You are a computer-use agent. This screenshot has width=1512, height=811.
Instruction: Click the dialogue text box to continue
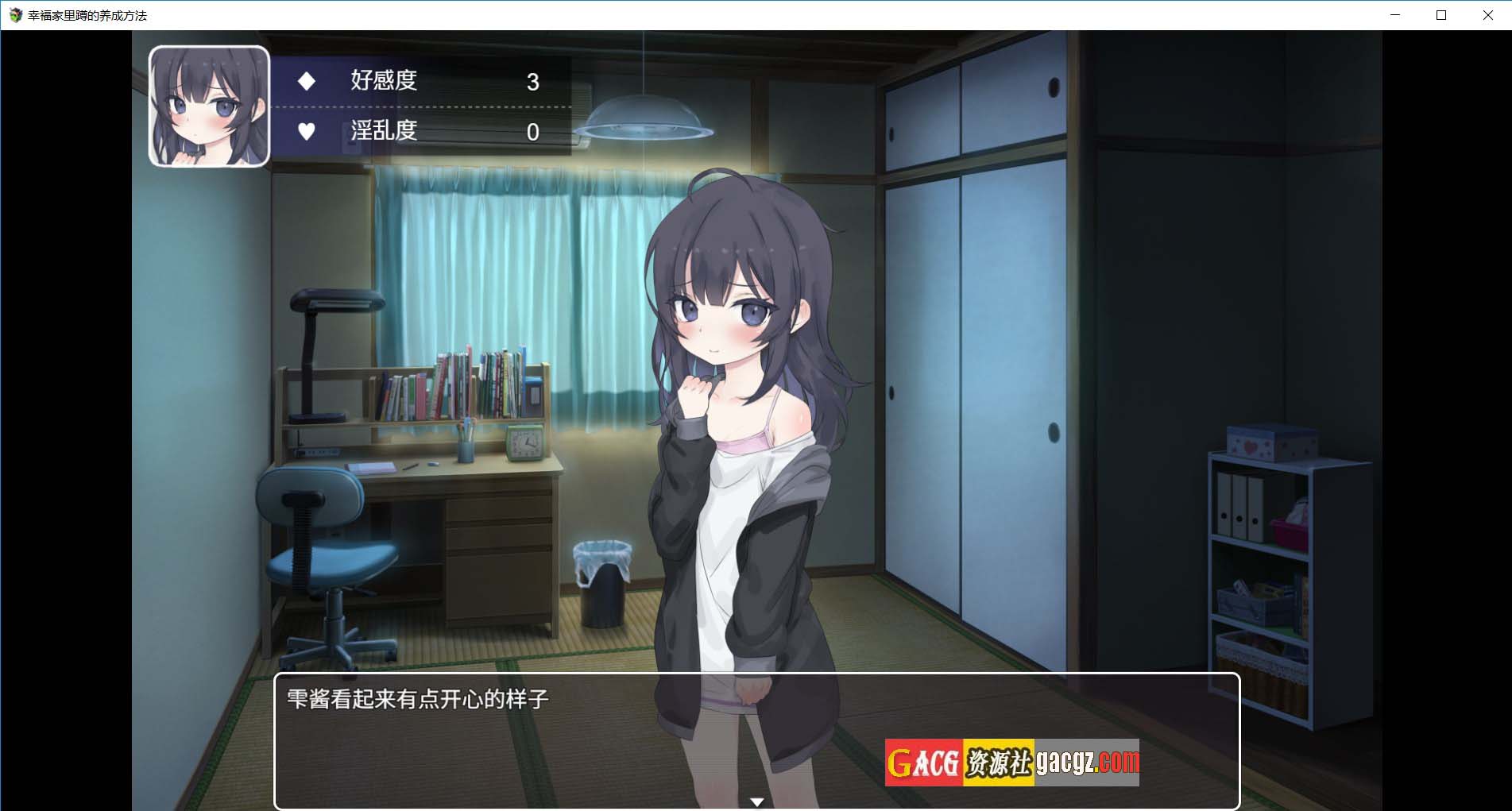[x=556, y=740]
